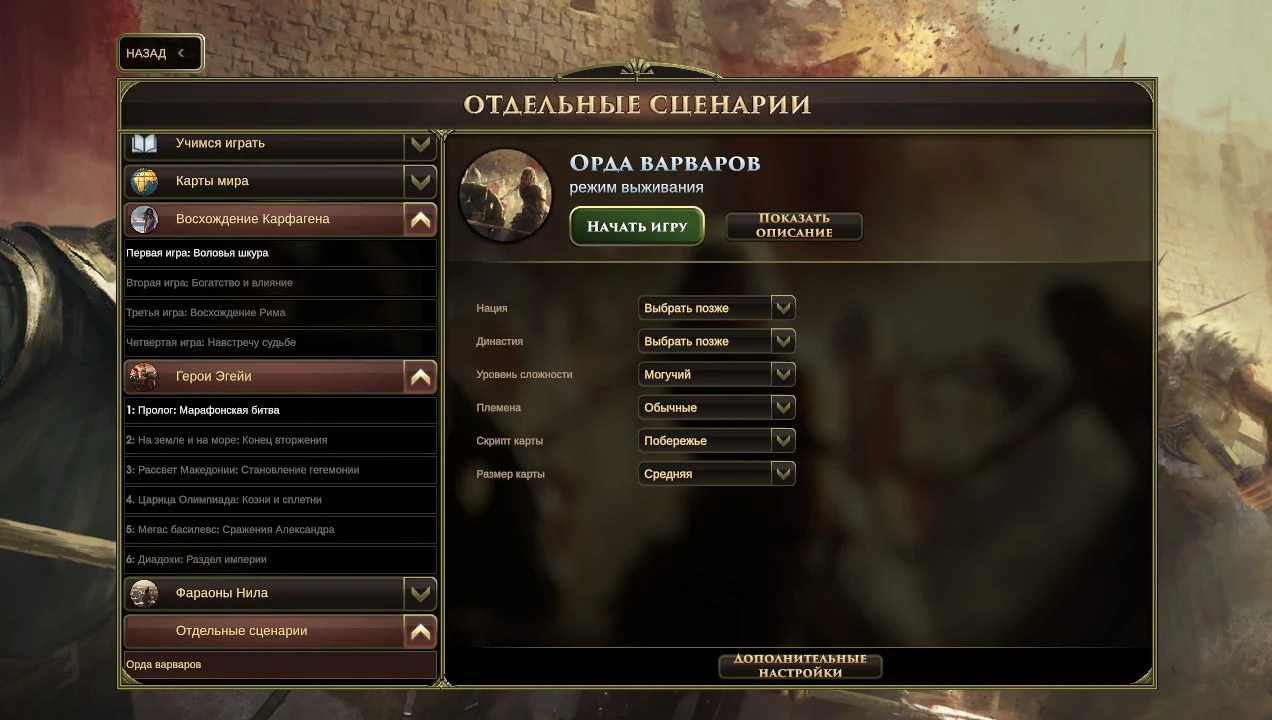Select the Орда варваров scenario row
This screenshot has width=1272, height=720.
[x=280, y=665]
